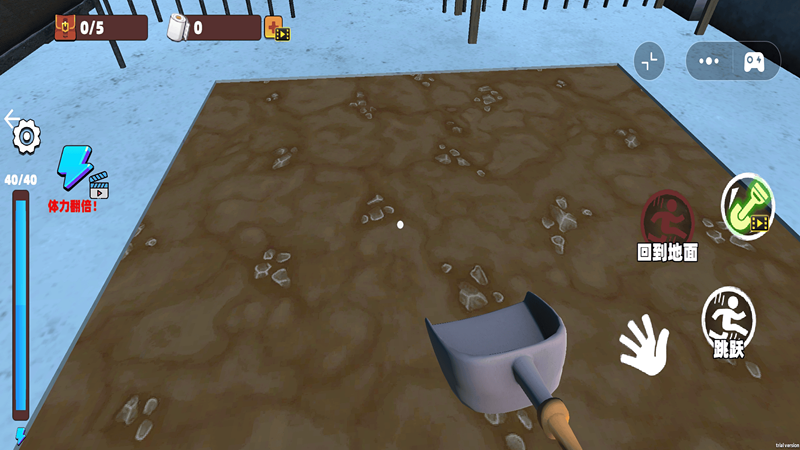This screenshot has width=800, height=450.
Task: Jump using the 跳跃 button
Action: click(x=728, y=320)
